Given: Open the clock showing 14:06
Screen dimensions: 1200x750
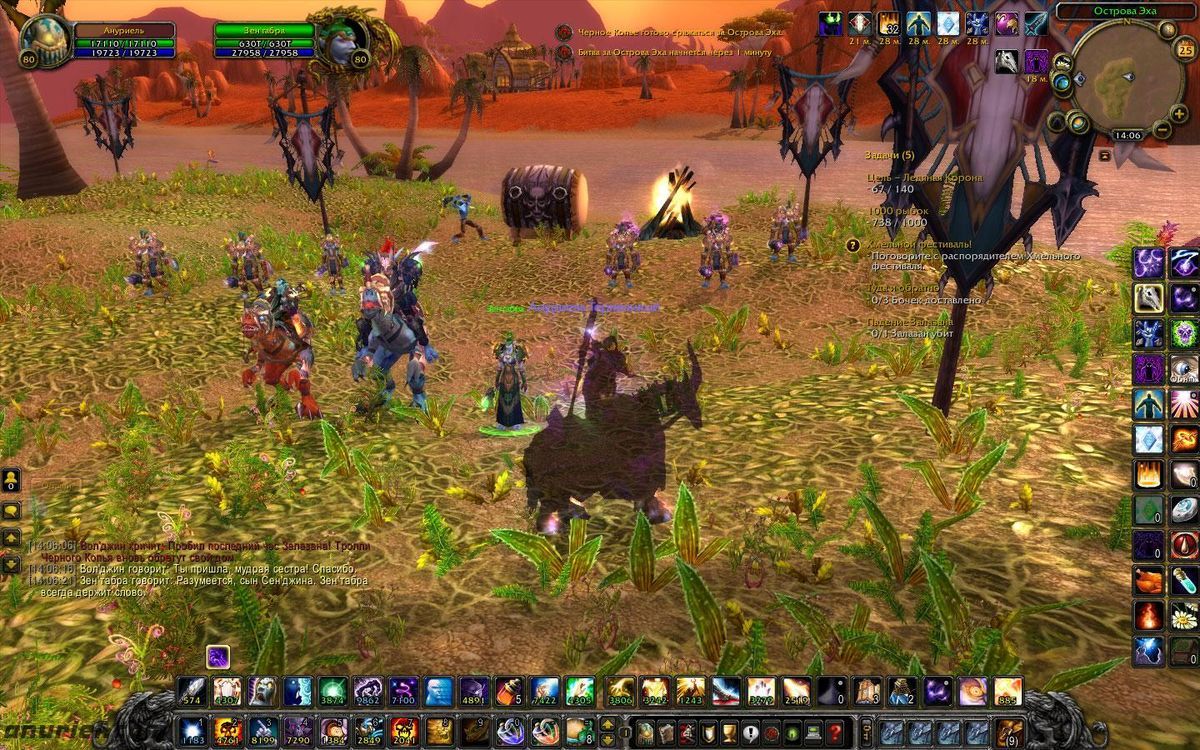Looking at the screenshot, I should pos(1127,135).
